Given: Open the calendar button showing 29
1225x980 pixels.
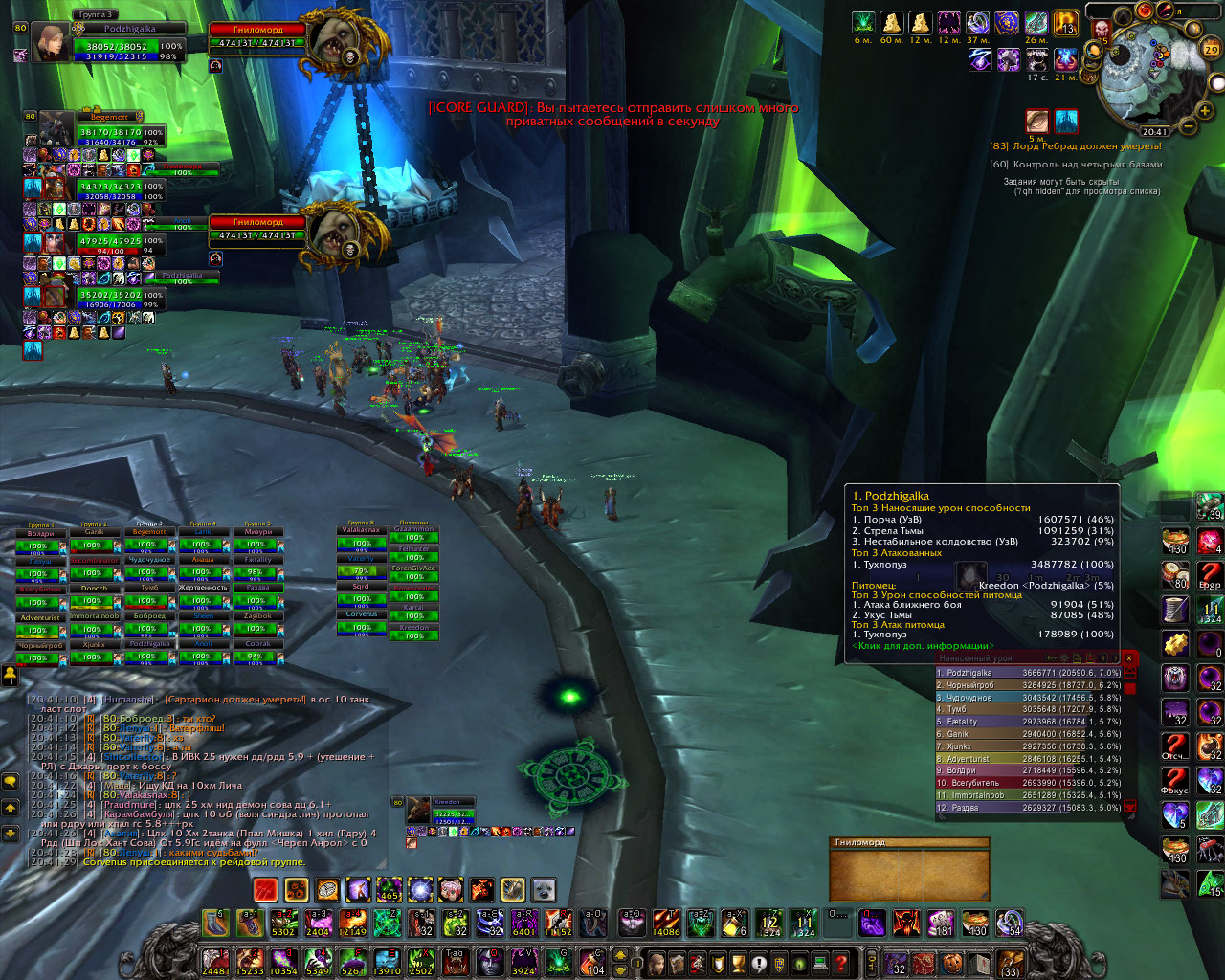Looking at the screenshot, I should coord(1210,48).
